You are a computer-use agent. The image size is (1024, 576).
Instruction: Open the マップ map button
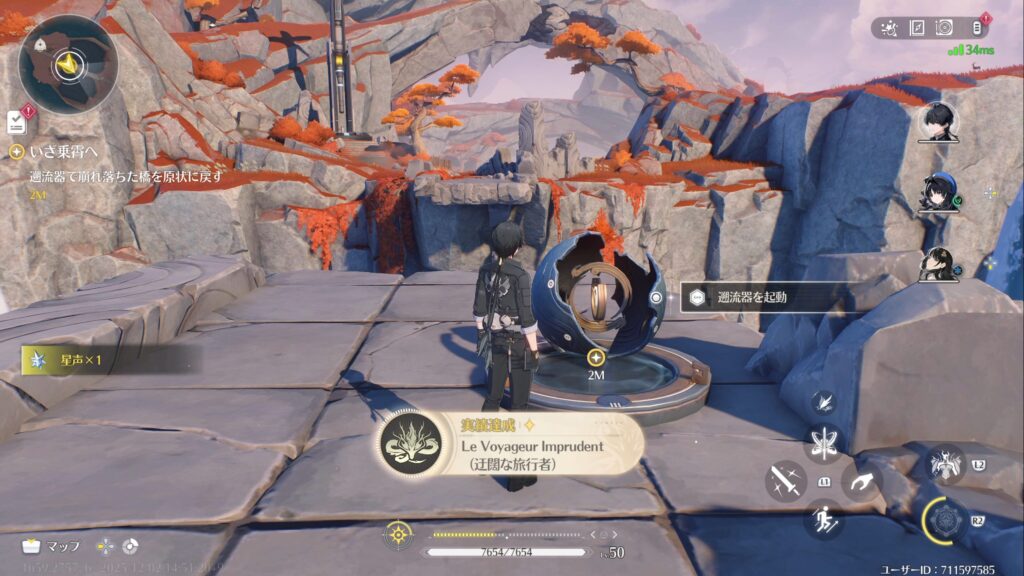pos(52,546)
